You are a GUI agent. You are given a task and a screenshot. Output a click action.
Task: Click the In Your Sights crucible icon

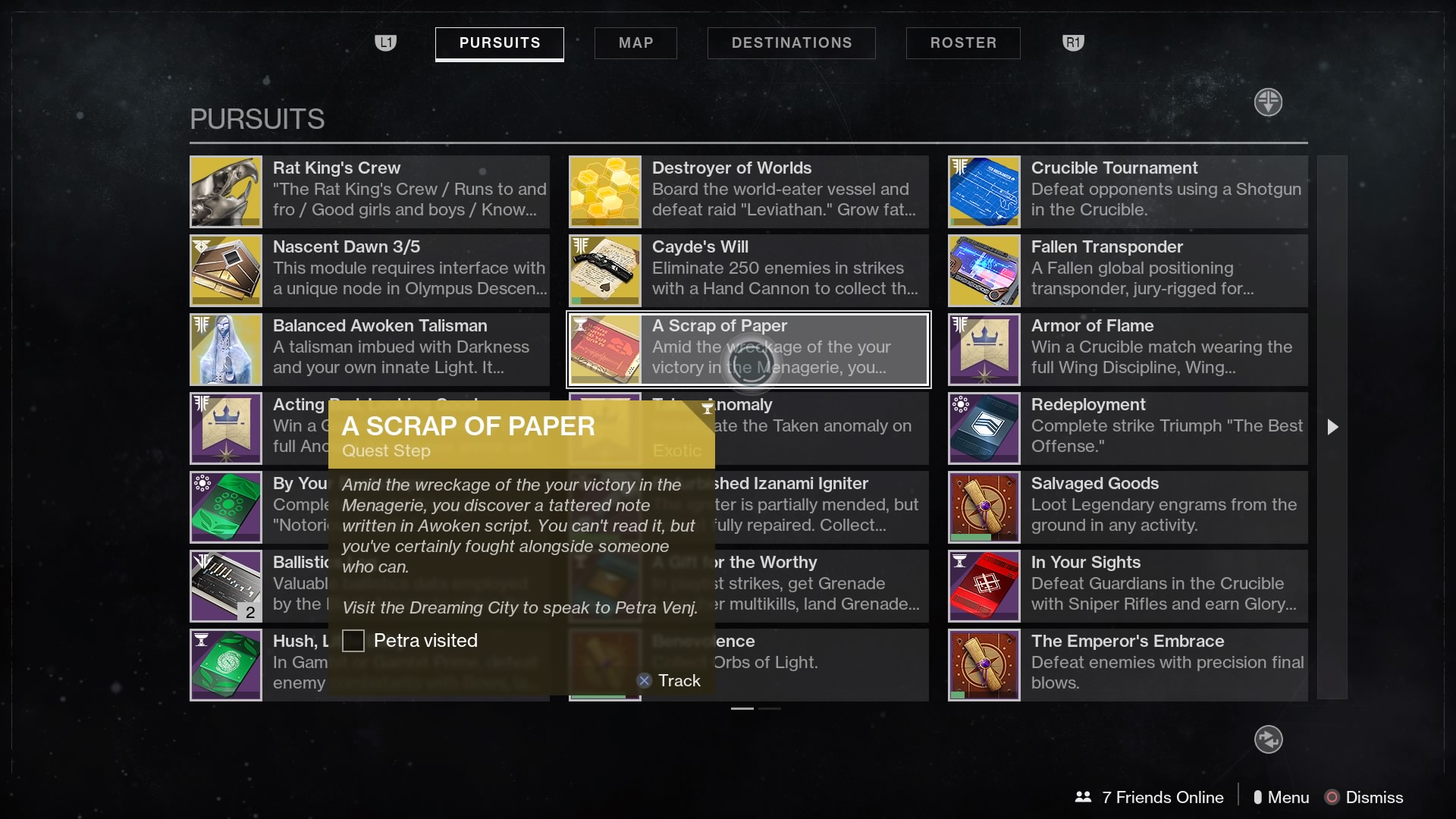[983, 585]
